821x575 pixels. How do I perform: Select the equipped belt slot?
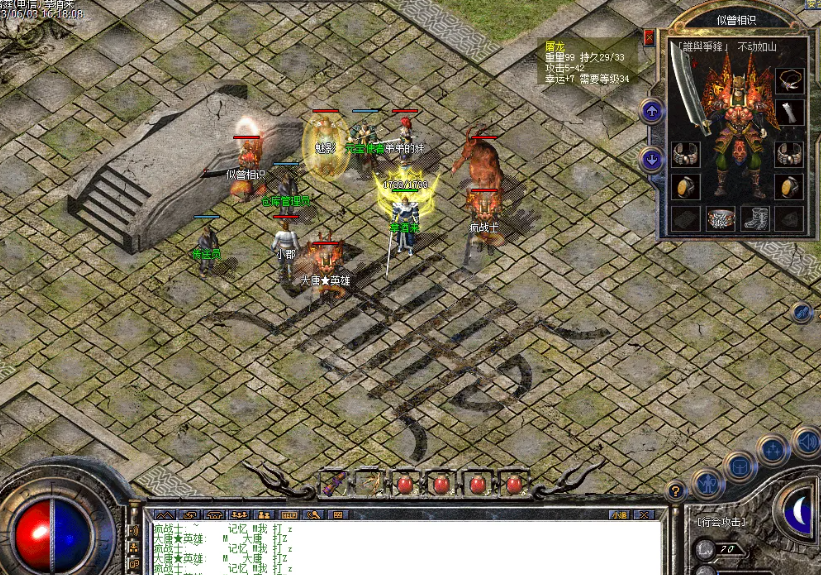click(720, 218)
